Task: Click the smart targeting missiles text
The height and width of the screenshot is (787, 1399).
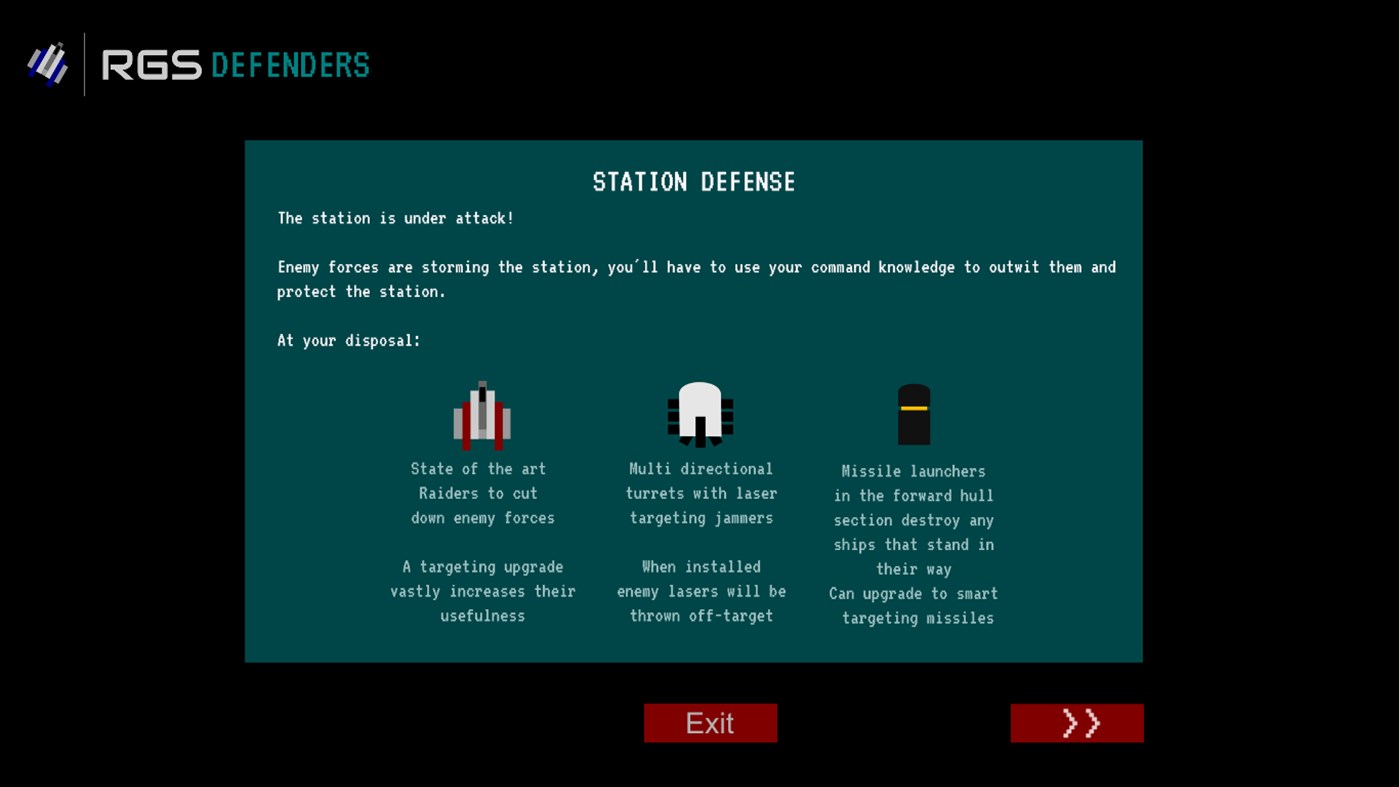Action: (913, 606)
